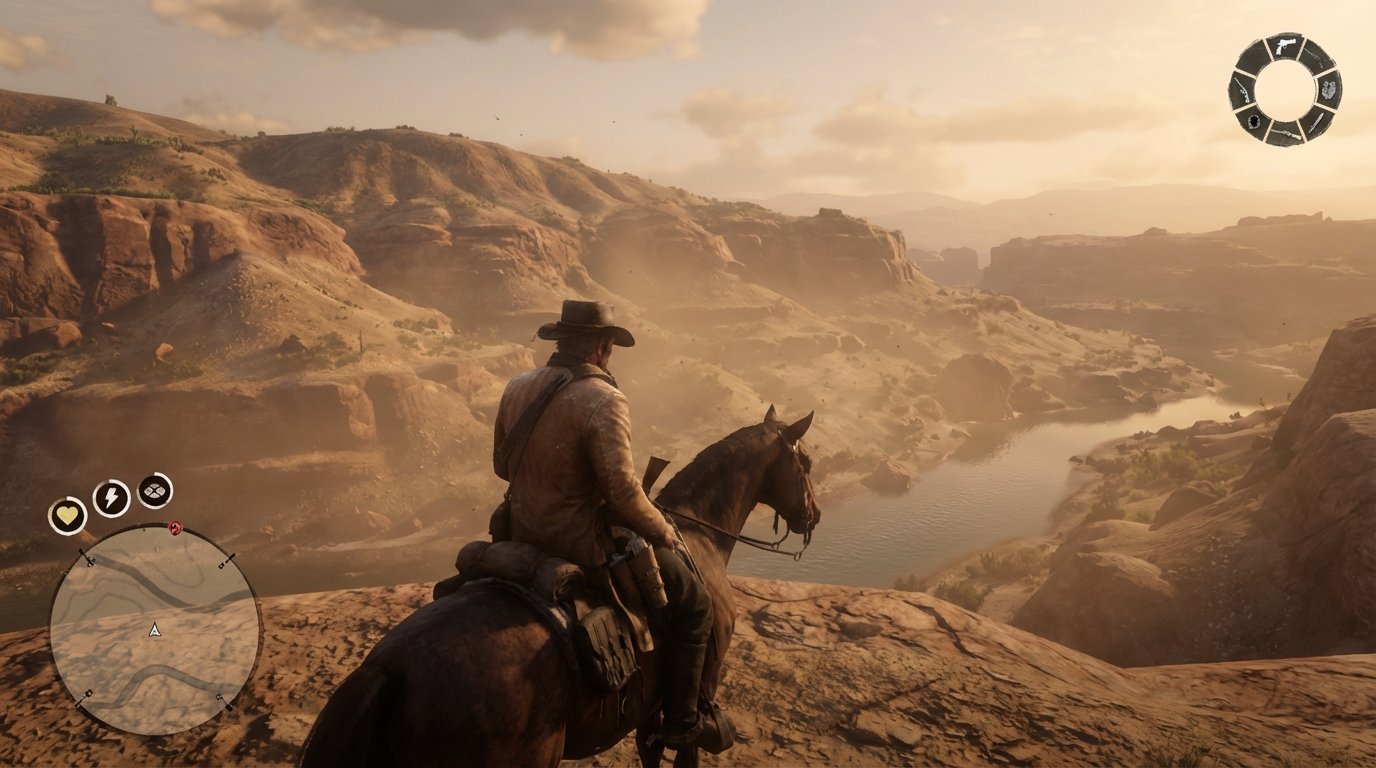Choose the lasso segment on the weapon wheel
The width and height of the screenshot is (1376, 768).
pyautogui.click(x=1327, y=89)
